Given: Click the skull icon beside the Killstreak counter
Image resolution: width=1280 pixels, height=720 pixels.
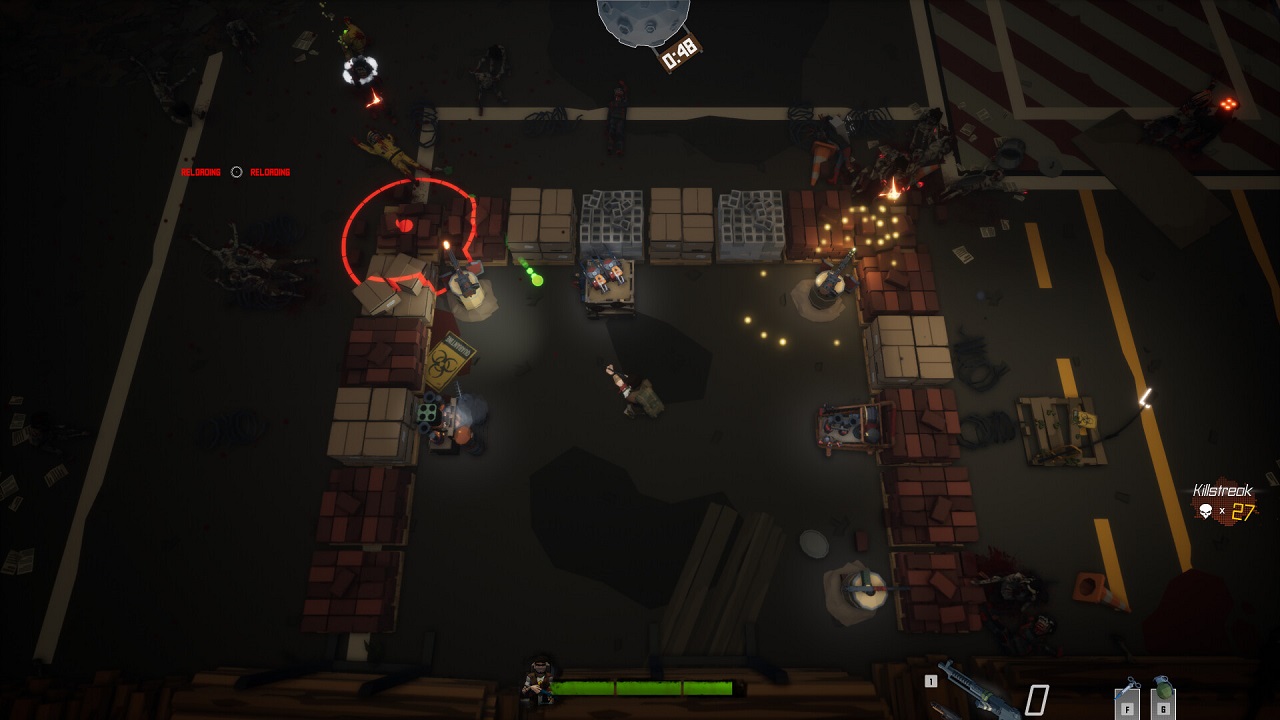Looking at the screenshot, I should click(1205, 510).
